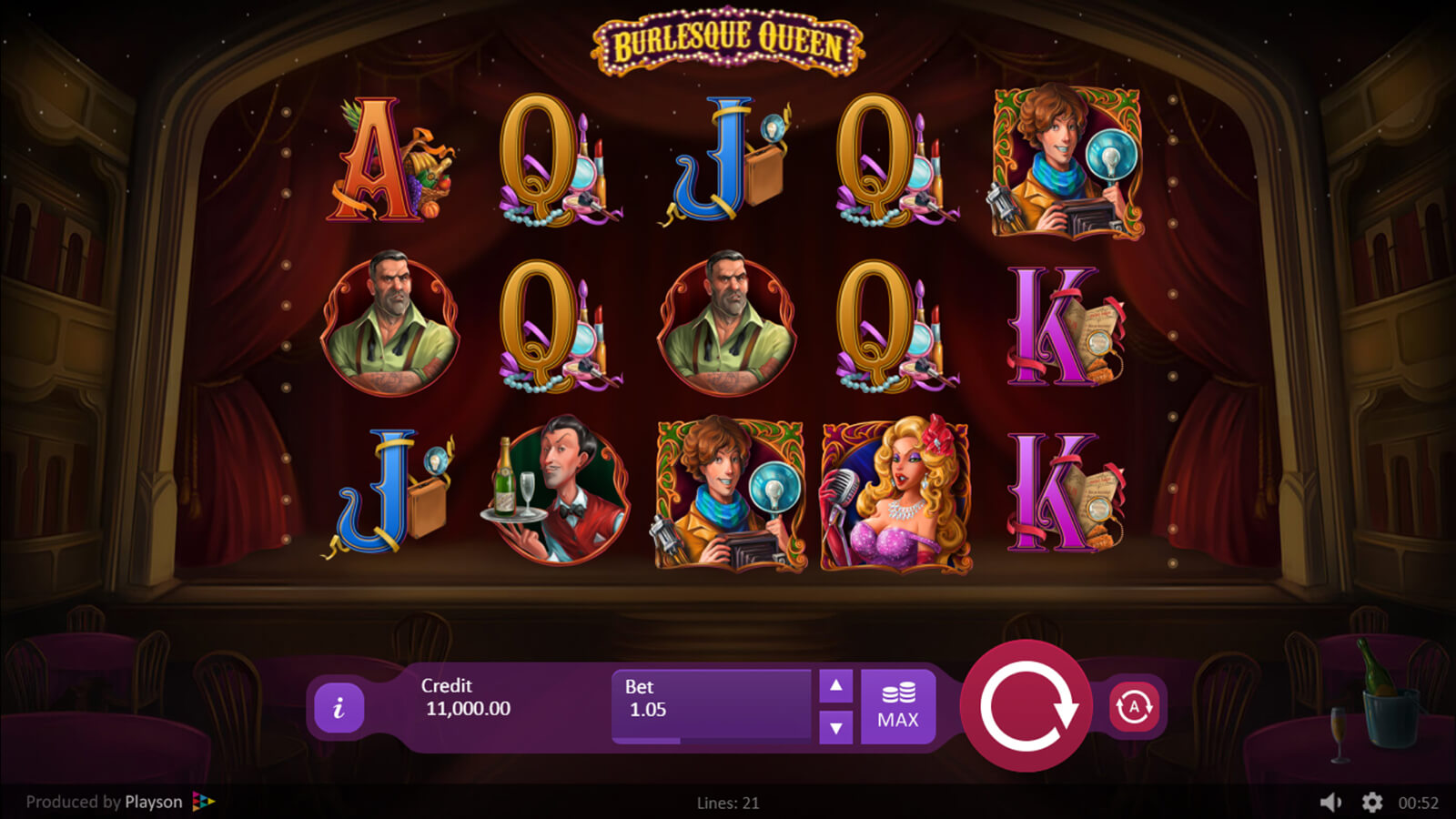
Task: Open the settings gear
Action: (1371, 802)
